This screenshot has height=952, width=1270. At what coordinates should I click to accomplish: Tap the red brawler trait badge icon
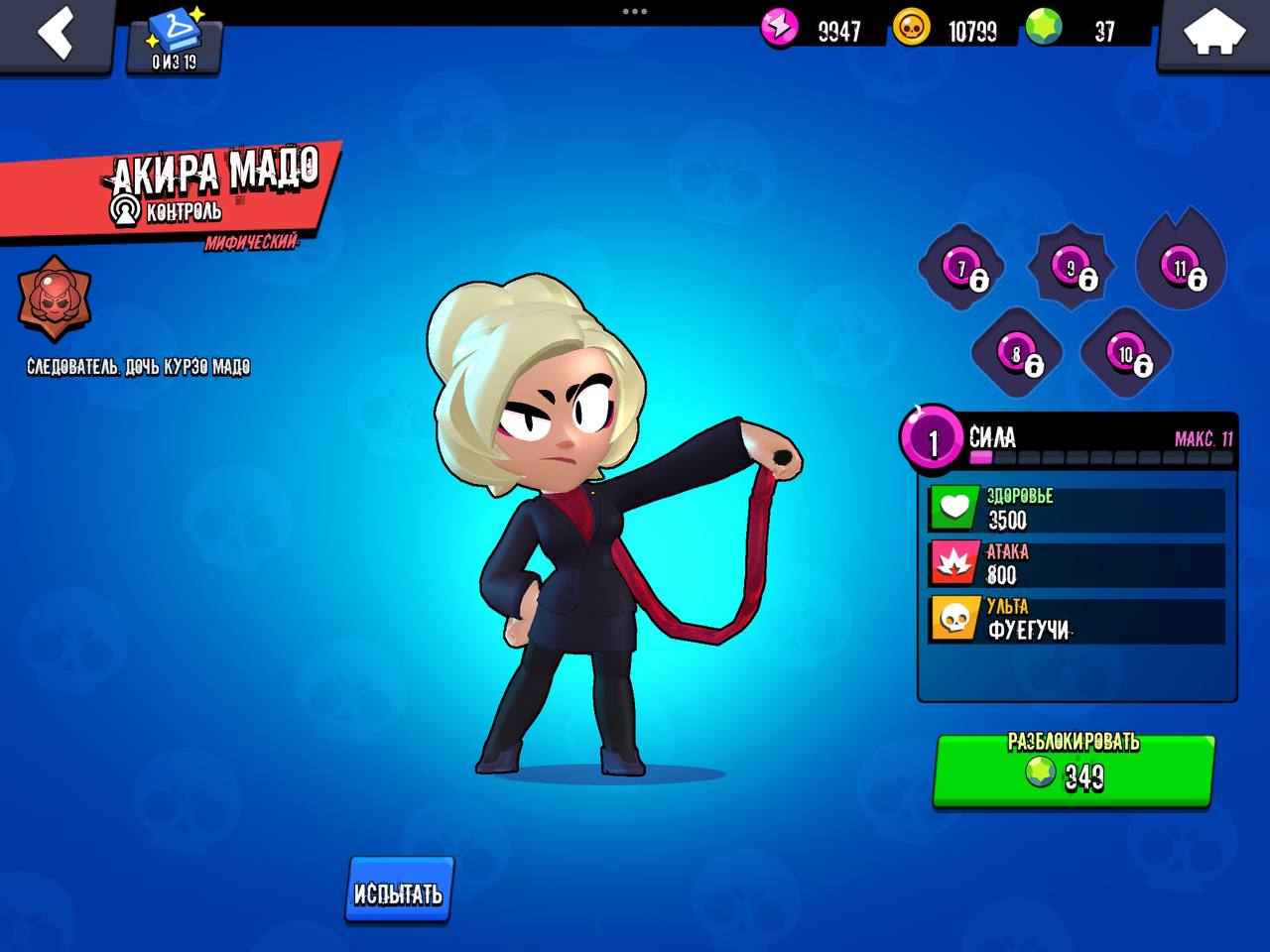click(x=55, y=298)
